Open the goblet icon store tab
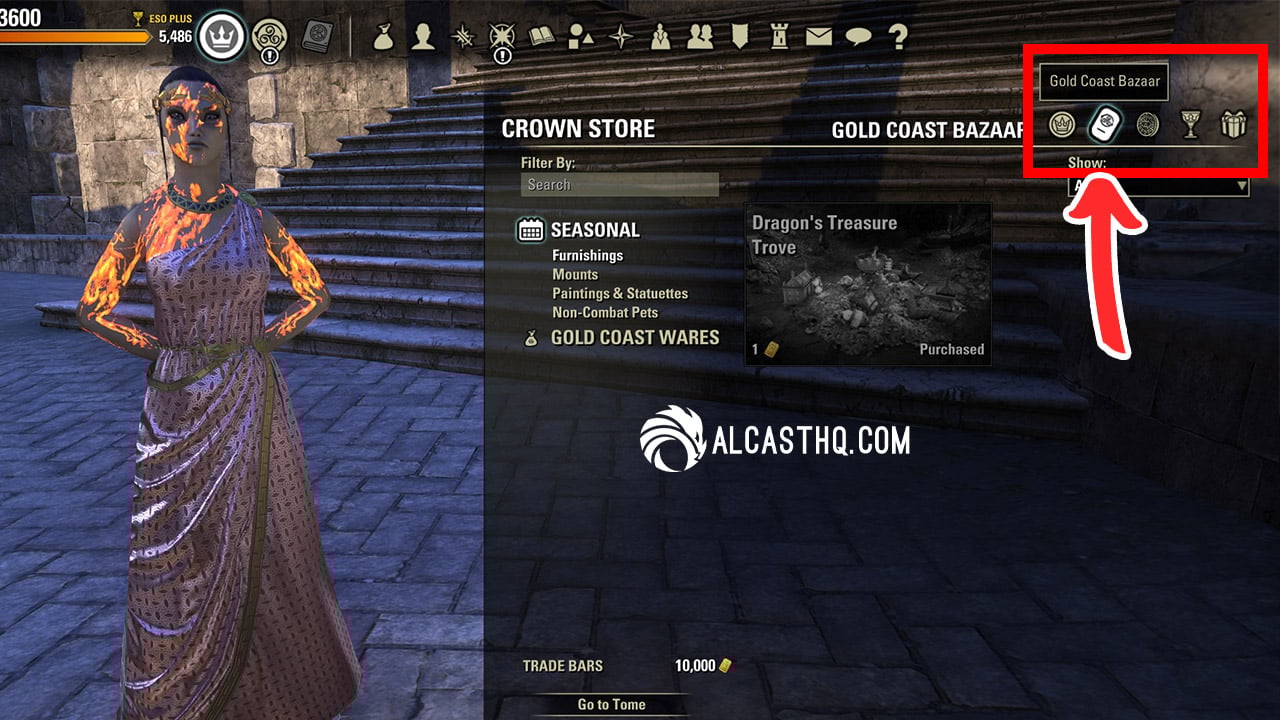Viewport: 1280px width, 720px height. (x=1190, y=125)
